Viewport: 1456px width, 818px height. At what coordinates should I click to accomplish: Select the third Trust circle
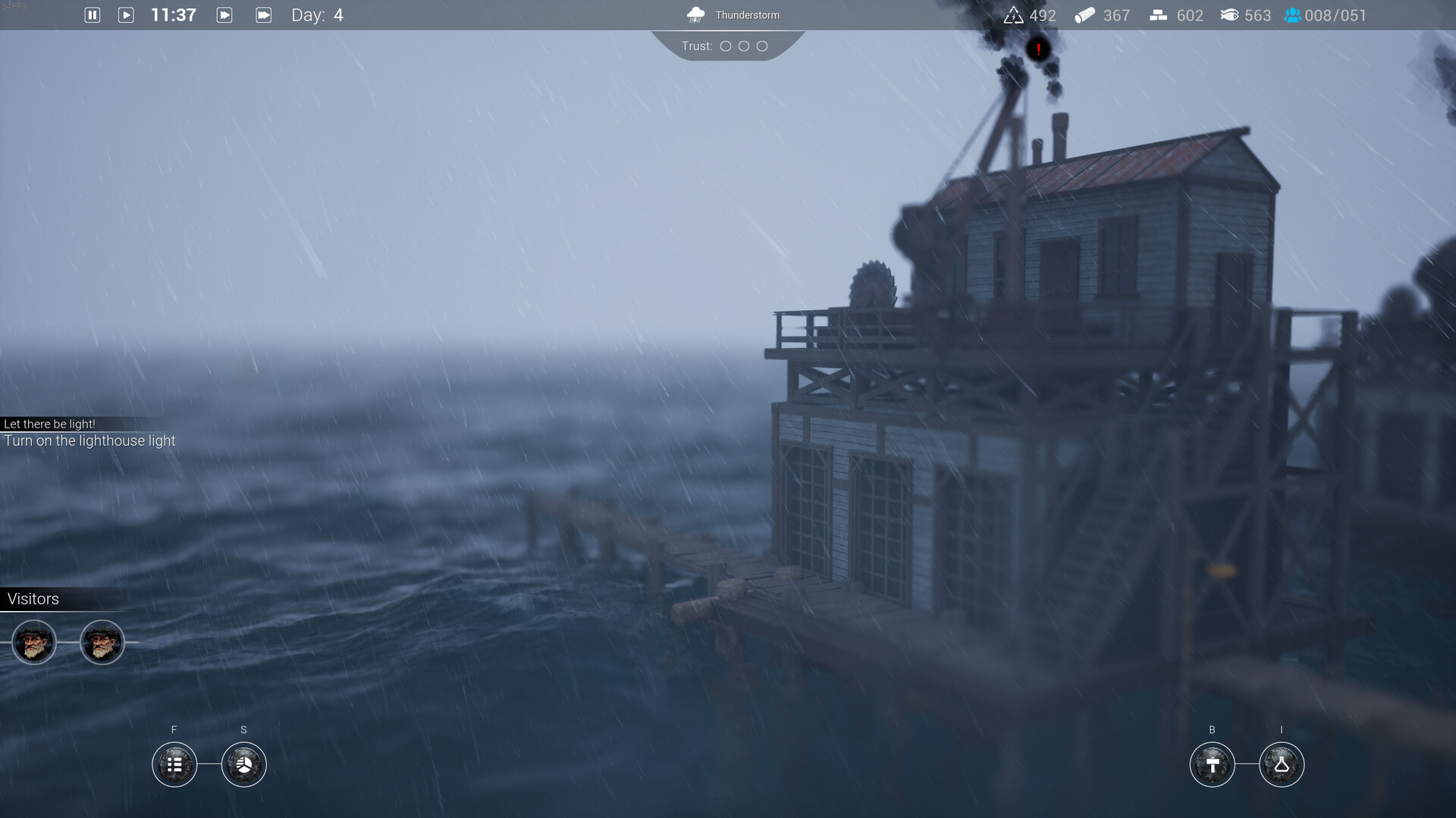pos(761,46)
